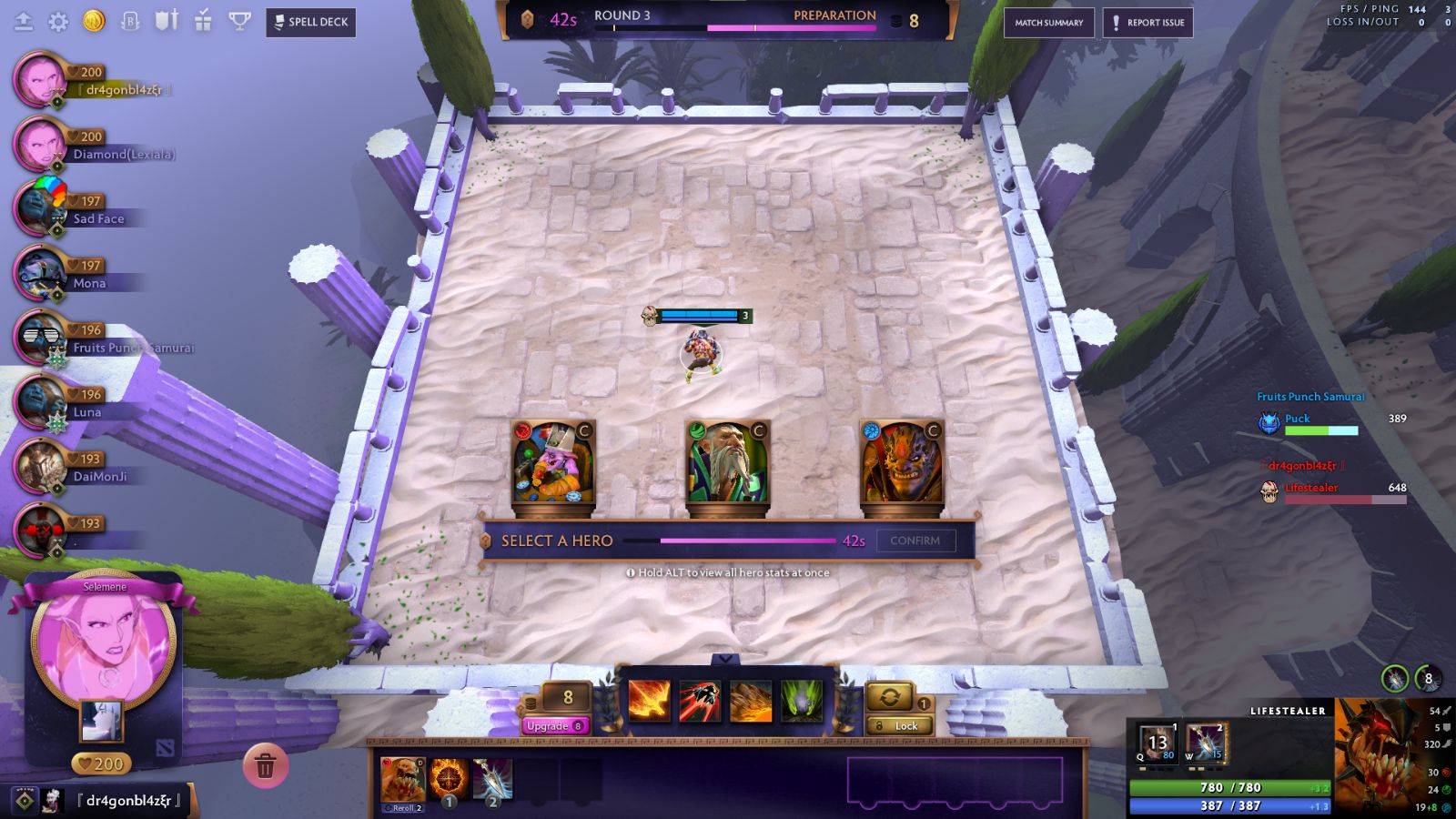Select Lifestealer's Feast Q ability icon

(x=1156, y=742)
